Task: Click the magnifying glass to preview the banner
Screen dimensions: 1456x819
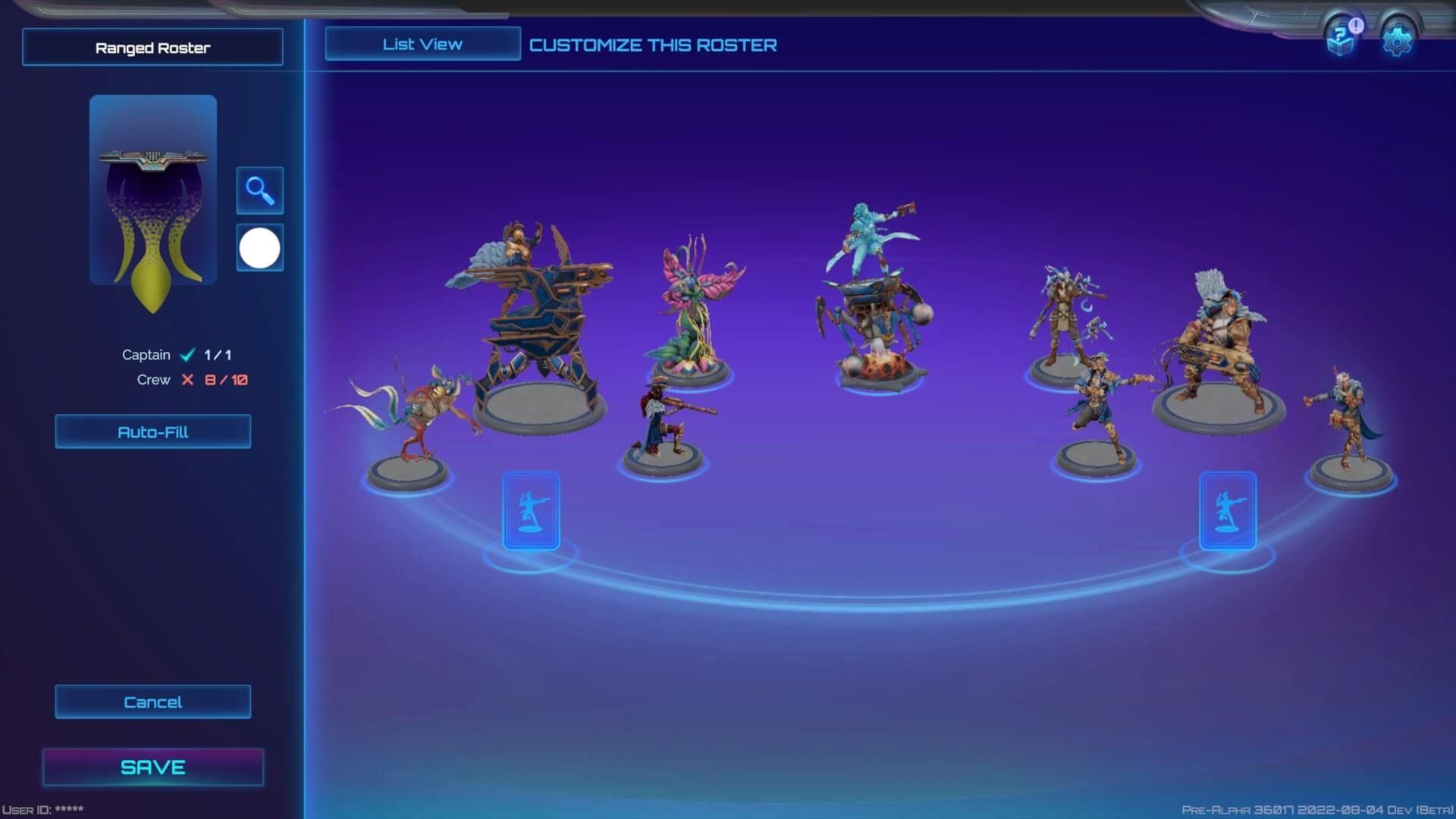Action: click(x=259, y=190)
